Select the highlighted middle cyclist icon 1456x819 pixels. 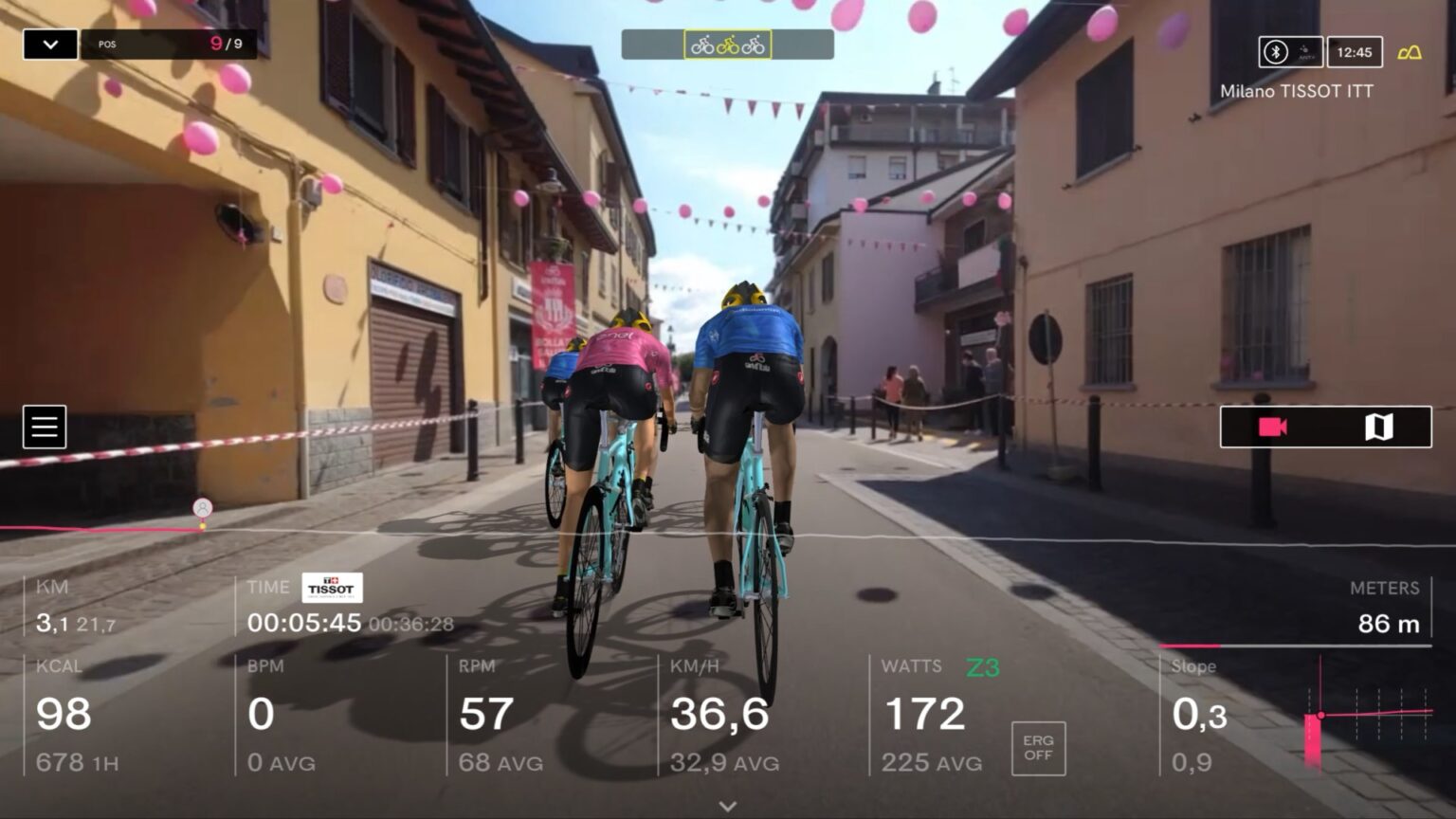[x=726, y=43]
